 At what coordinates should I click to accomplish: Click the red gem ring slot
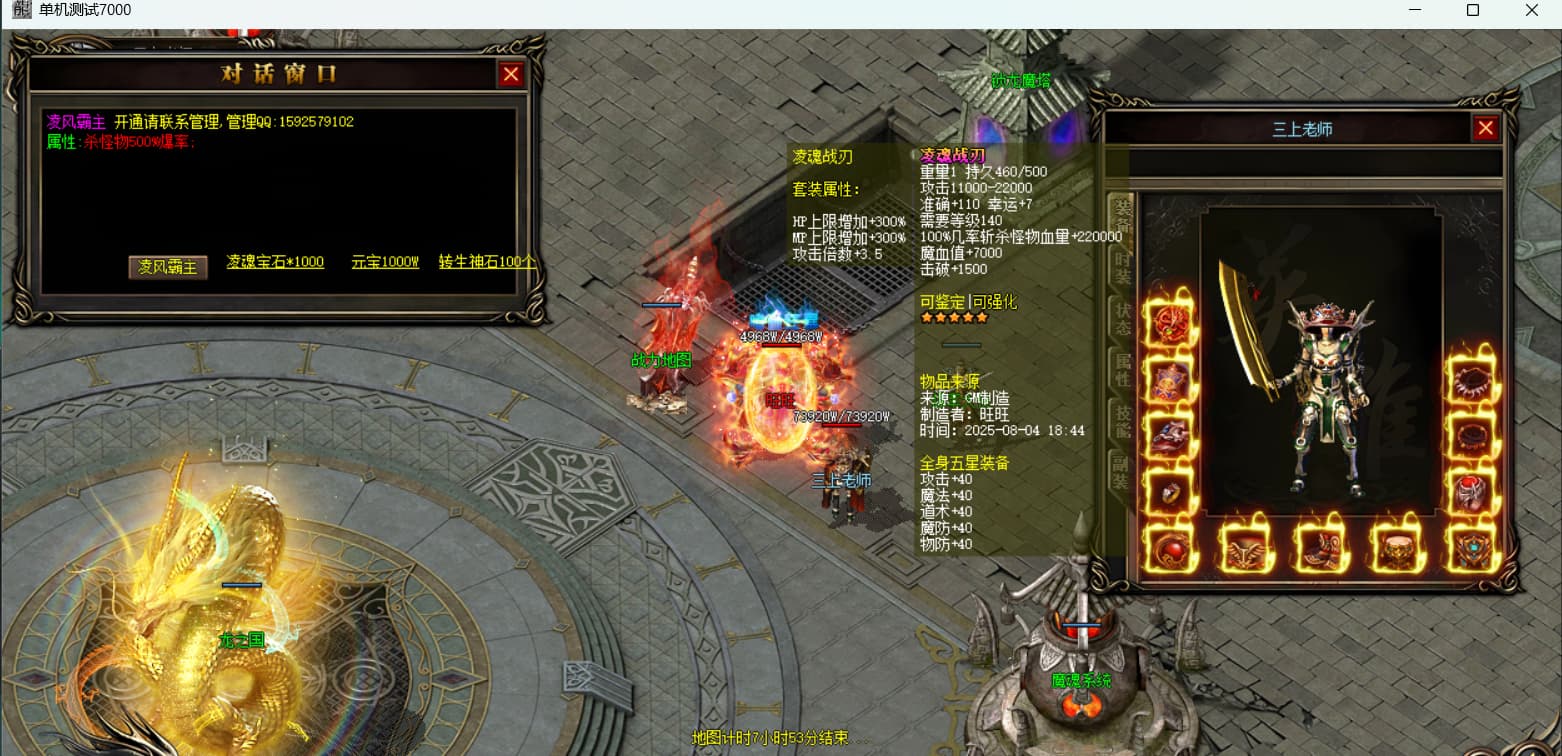[x=1471, y=493]
